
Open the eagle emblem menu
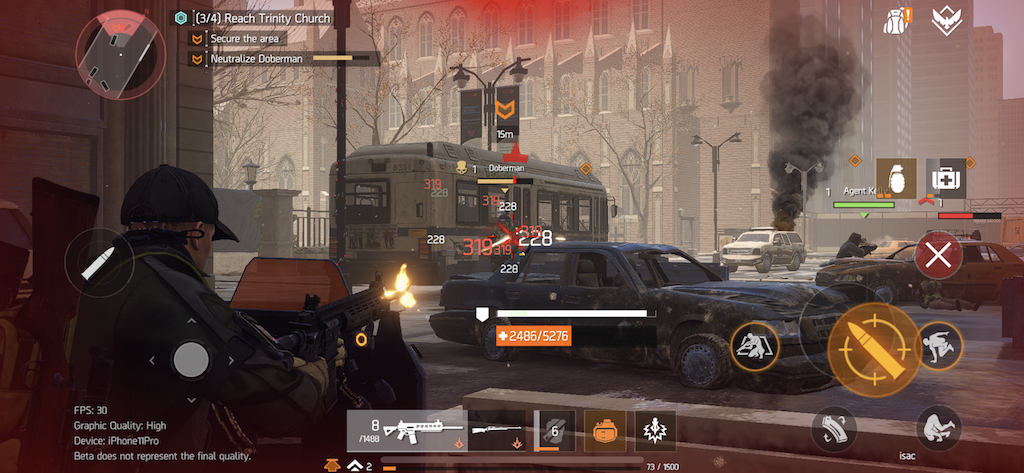[x=946, y=19]
